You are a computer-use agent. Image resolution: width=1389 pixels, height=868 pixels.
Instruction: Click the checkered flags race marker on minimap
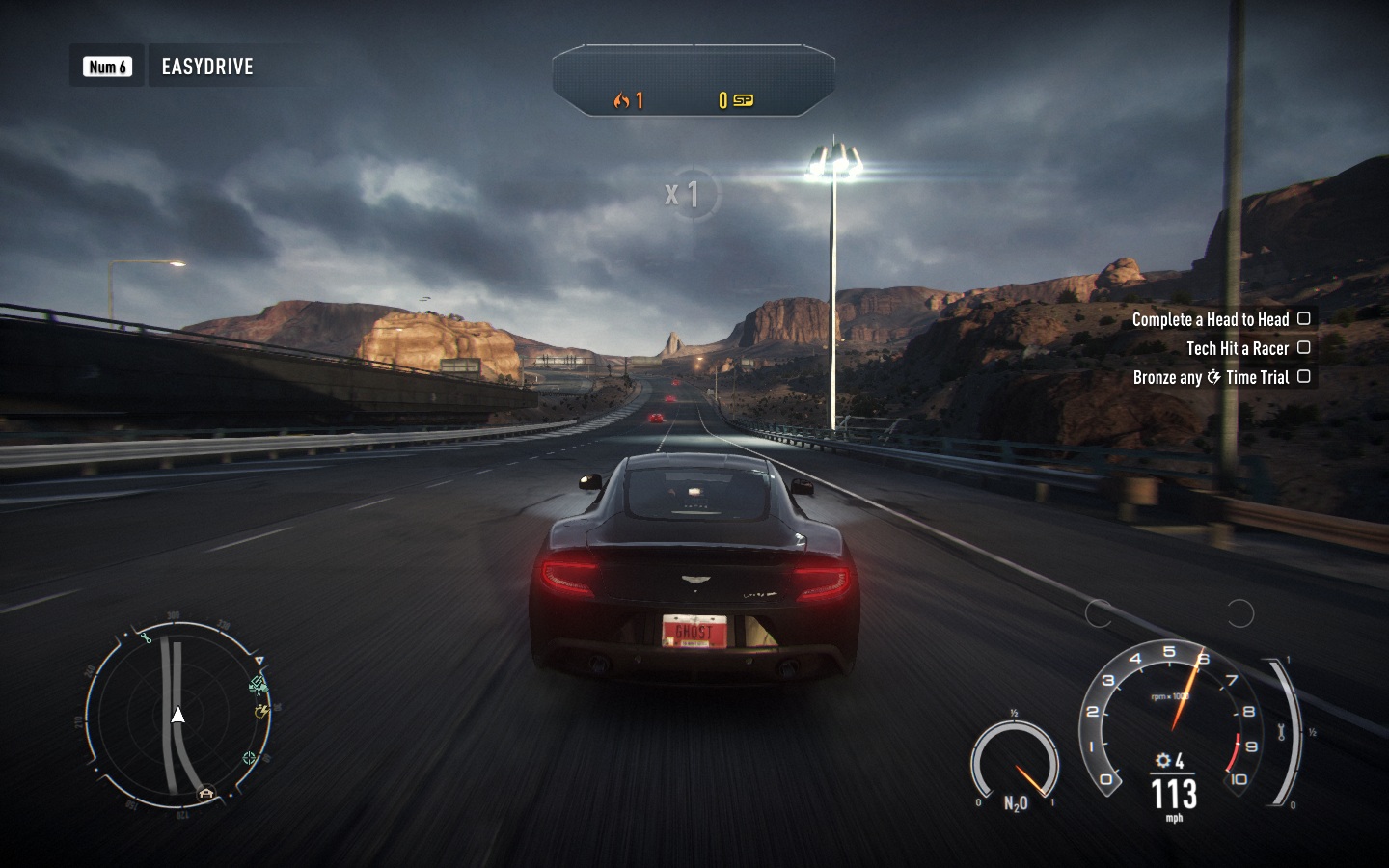point(258,686)
